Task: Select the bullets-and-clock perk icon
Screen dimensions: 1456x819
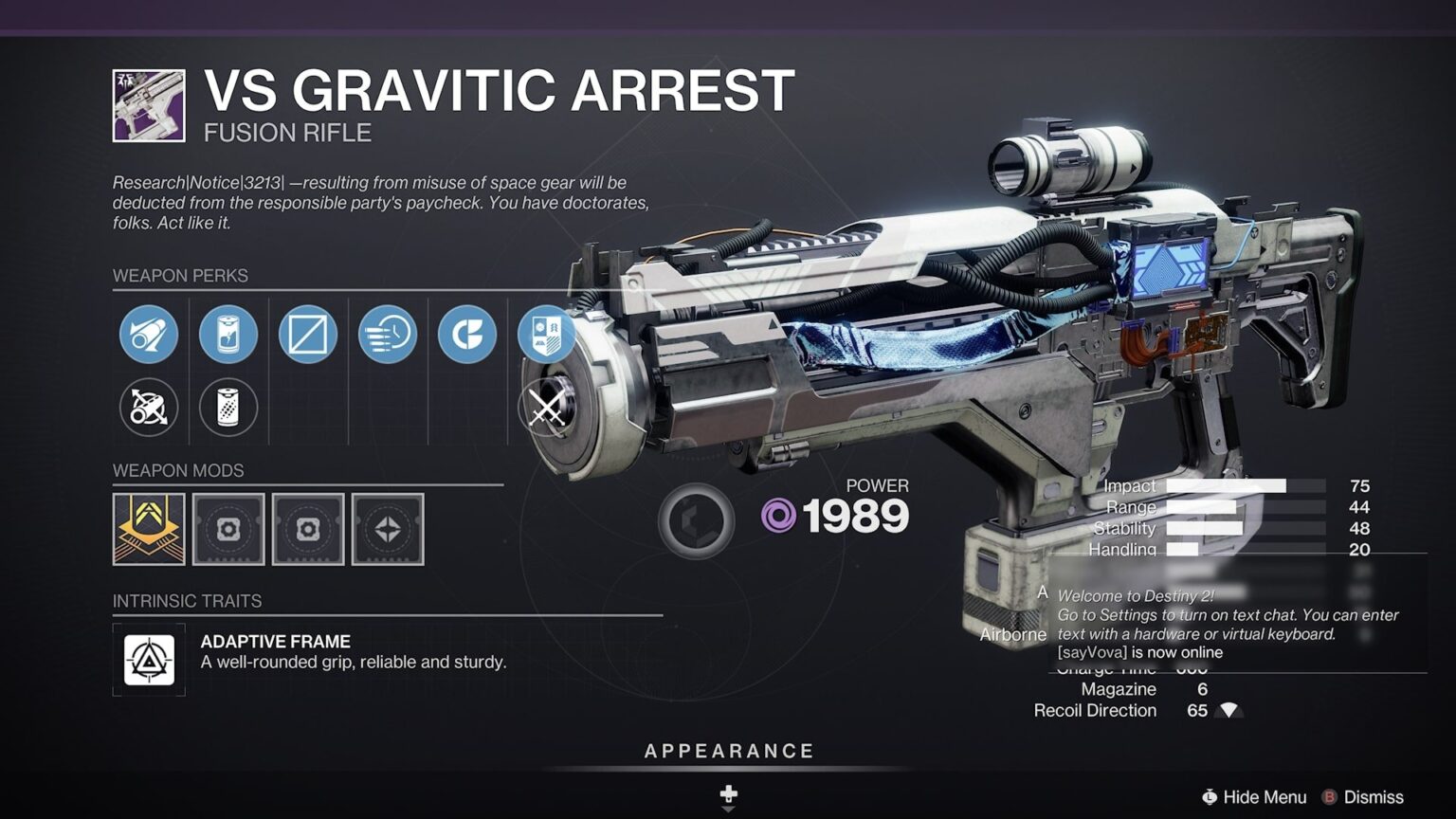Action: pos(386,335)
